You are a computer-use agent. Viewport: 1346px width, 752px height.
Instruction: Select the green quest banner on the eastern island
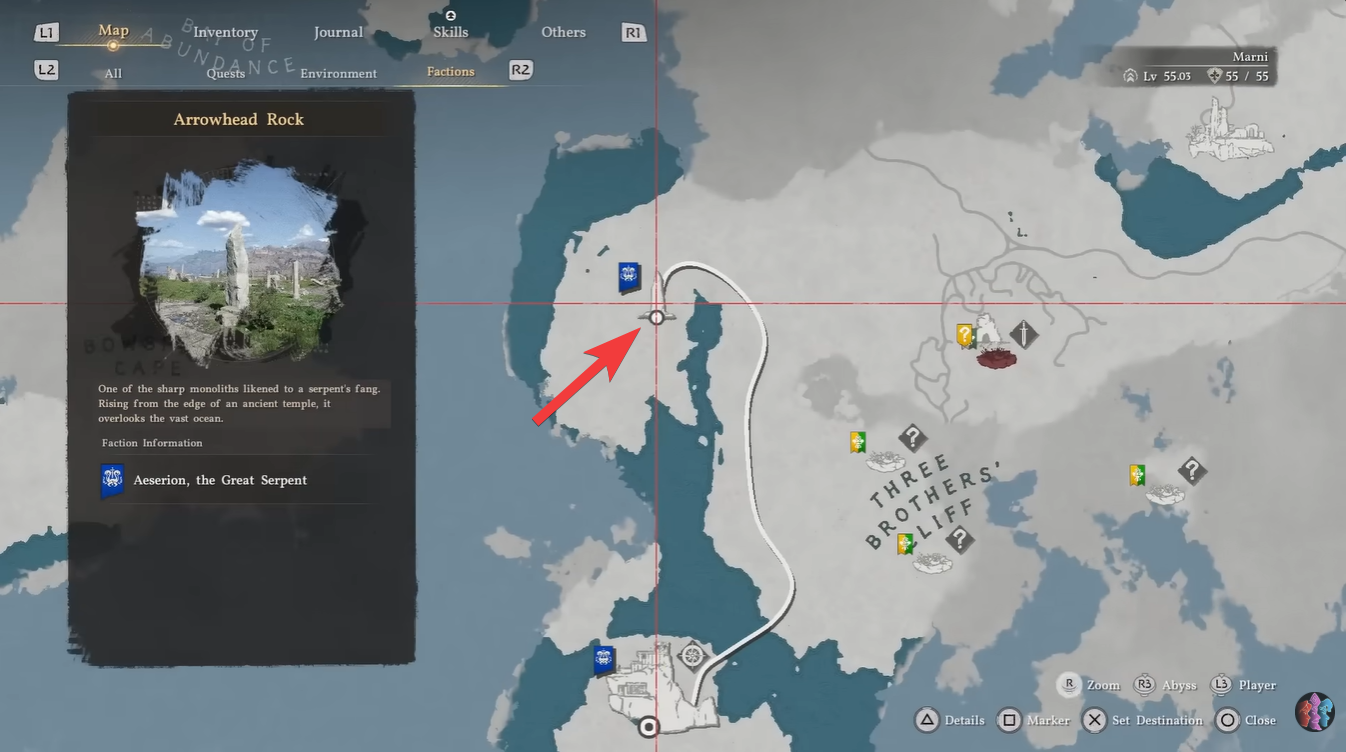pyautogui.click(x=1135, y=475)
